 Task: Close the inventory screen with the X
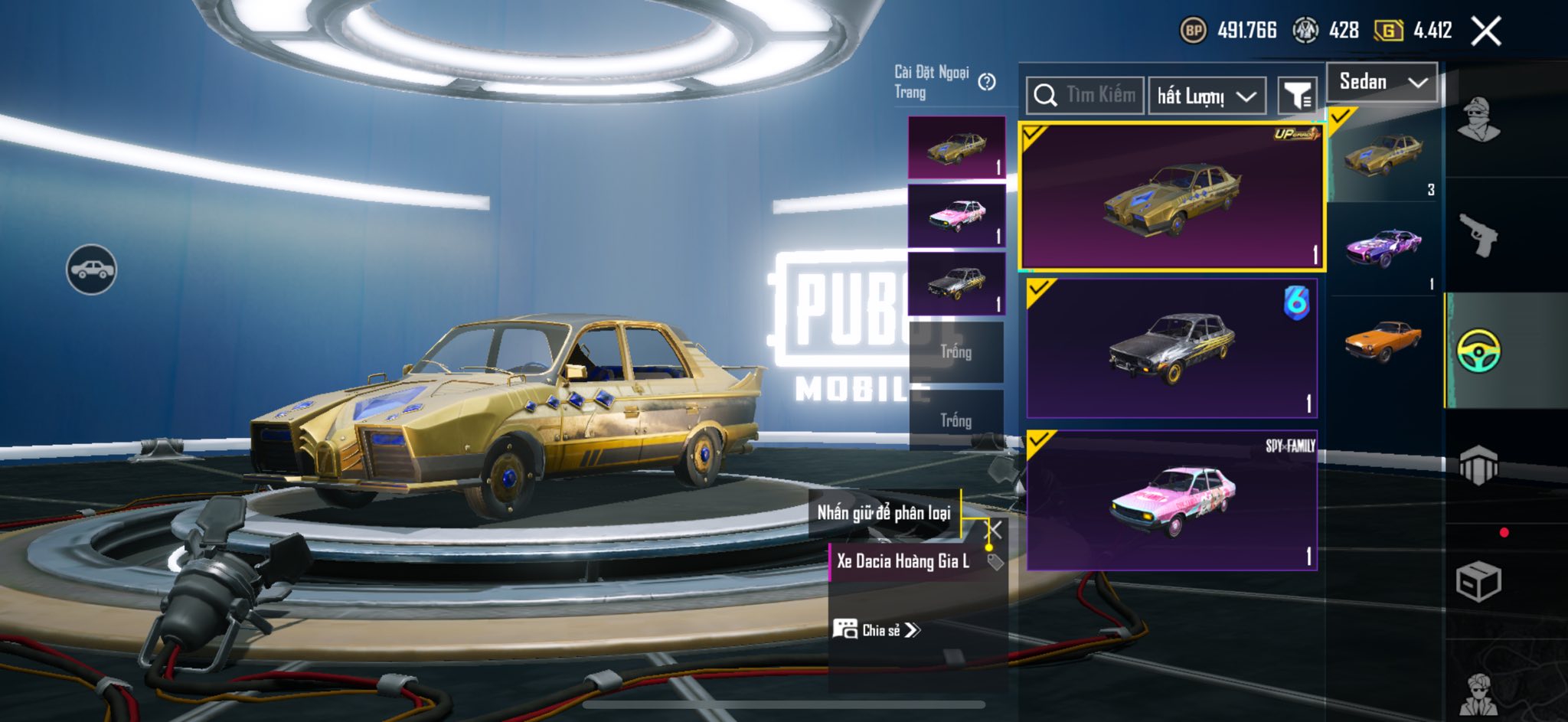pos(1485,31)
